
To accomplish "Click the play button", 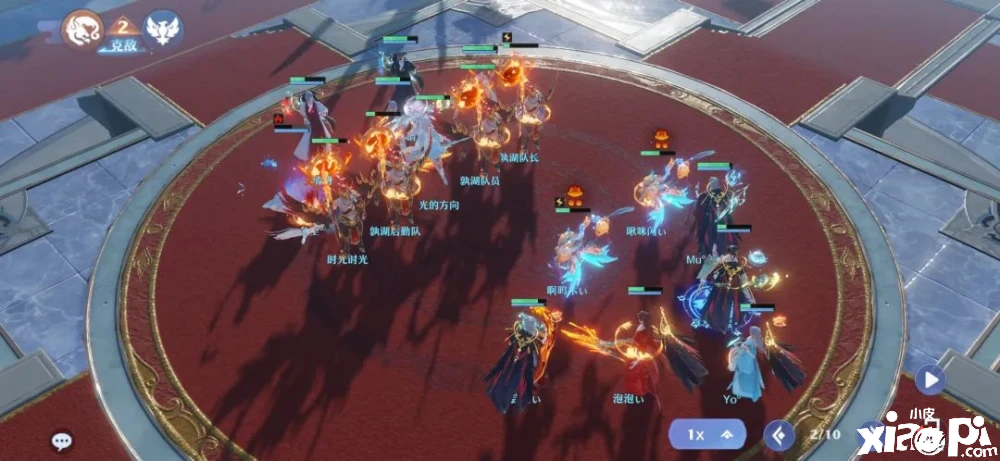I will tap(930, 380).
